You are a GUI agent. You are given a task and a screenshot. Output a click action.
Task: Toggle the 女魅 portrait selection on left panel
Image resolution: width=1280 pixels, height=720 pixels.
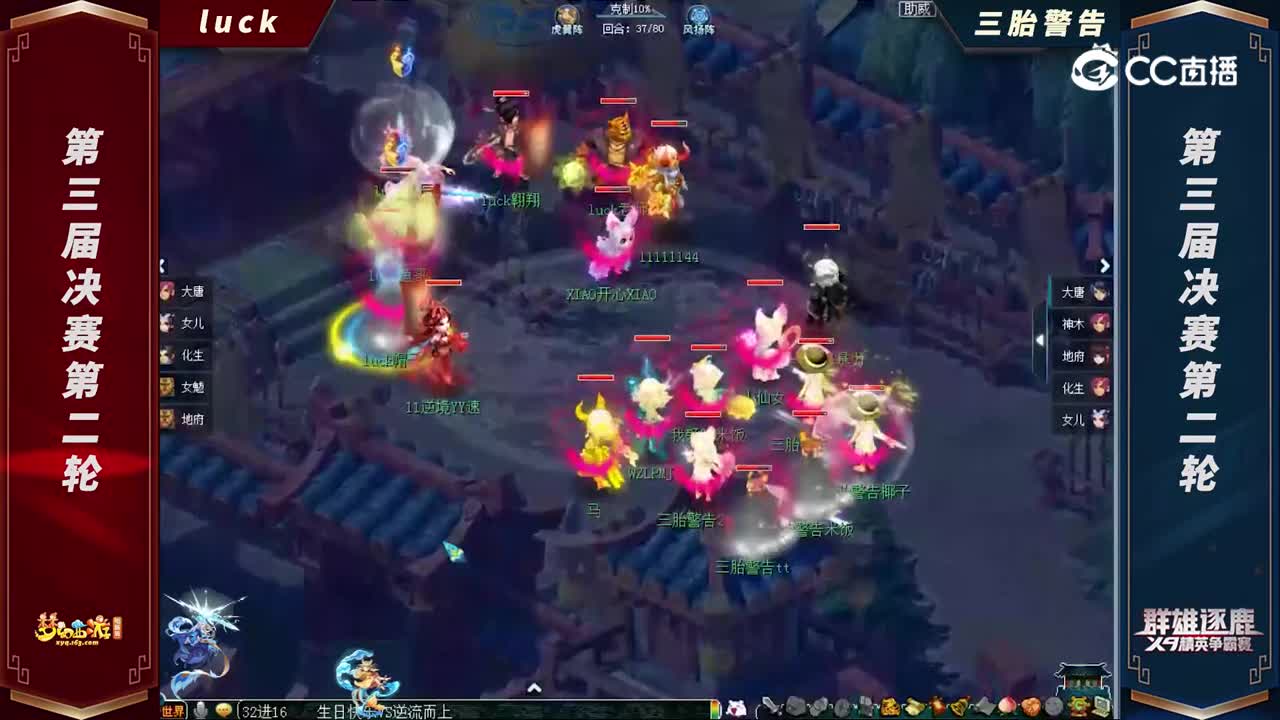point(165,388)
